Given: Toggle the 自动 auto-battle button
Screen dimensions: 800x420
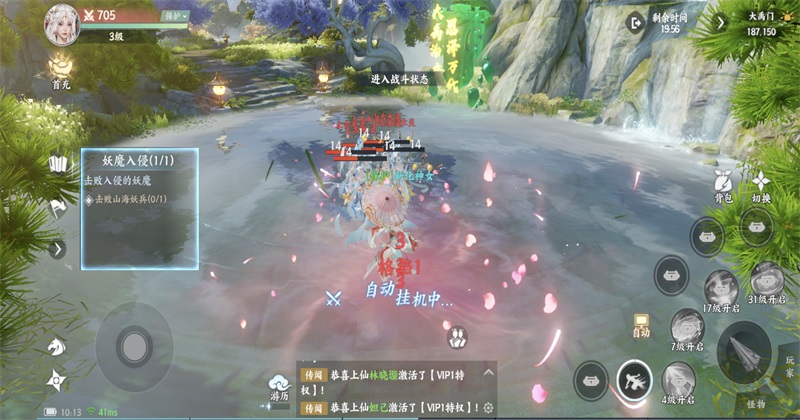Looking at the screenshot, I should coord(642,324).
